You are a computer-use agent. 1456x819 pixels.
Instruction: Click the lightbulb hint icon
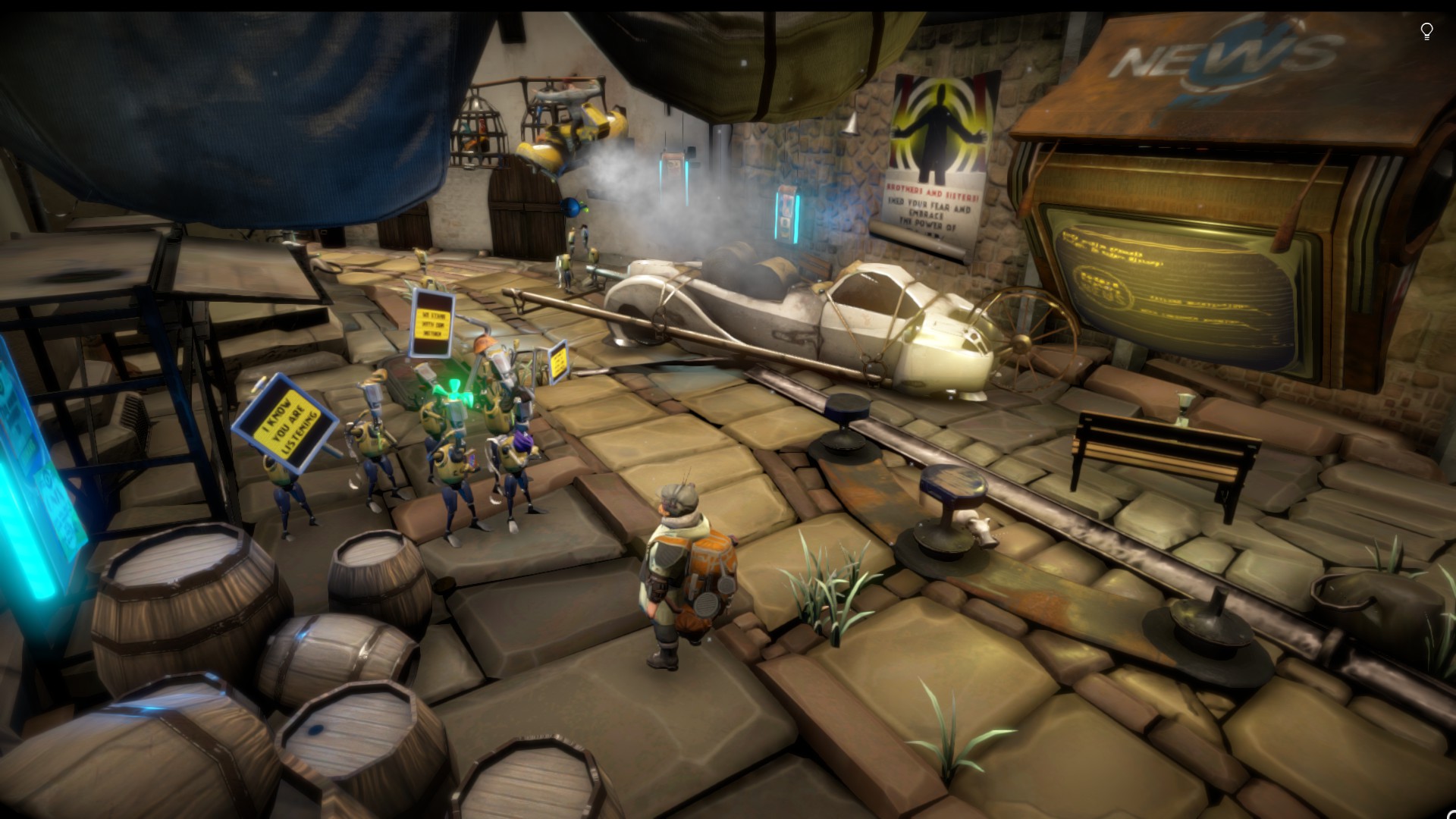[1426, 31]
